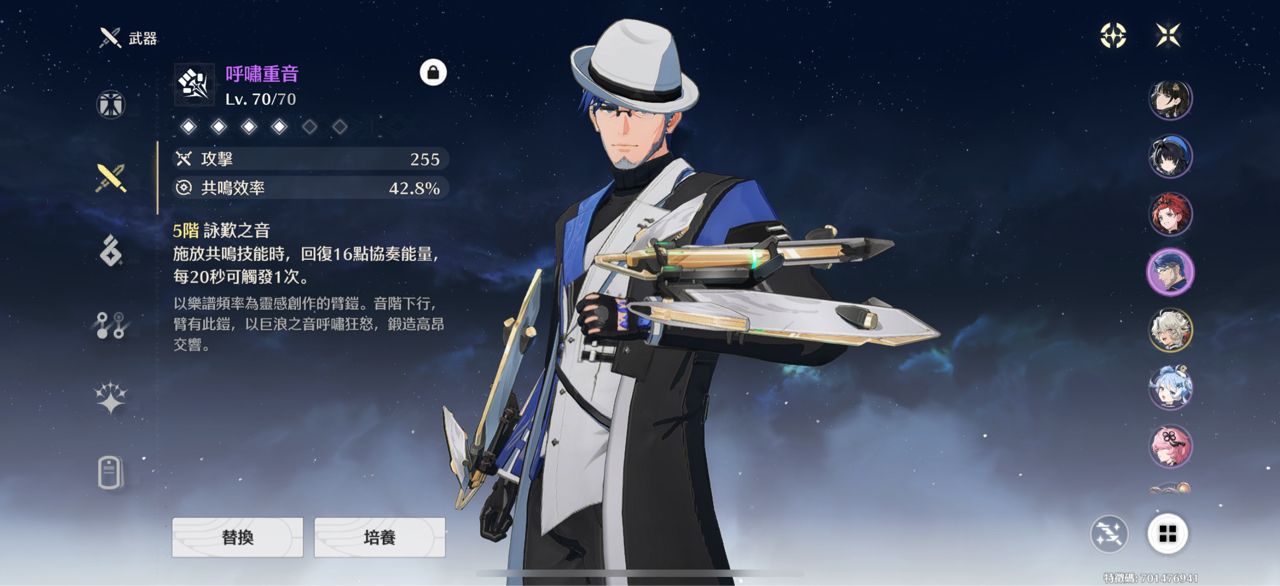Choose the blue beret character portrait
The image size is (1280, 586).
click(1170, 156)
